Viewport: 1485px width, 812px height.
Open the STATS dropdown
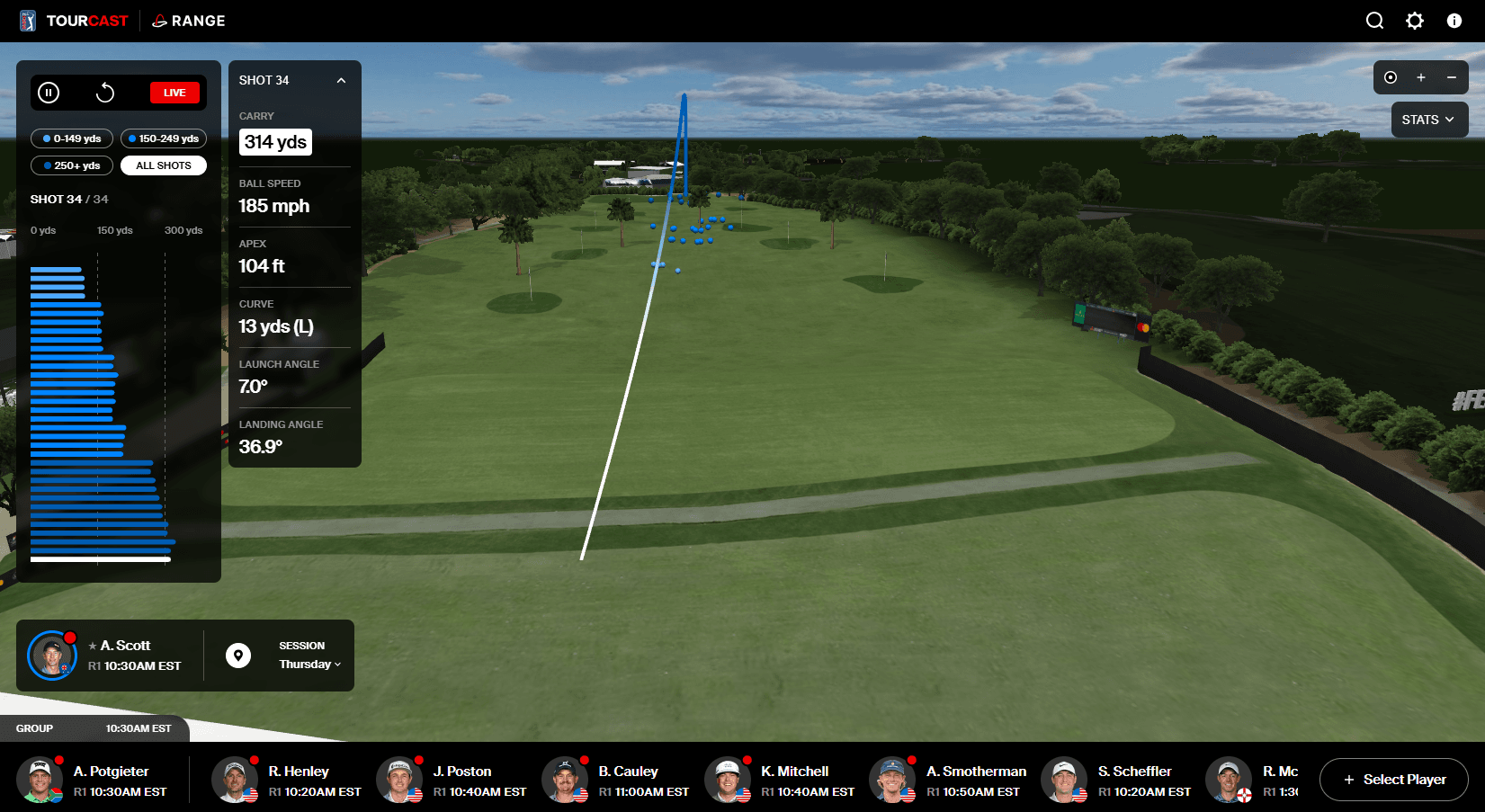[1428, 119]
